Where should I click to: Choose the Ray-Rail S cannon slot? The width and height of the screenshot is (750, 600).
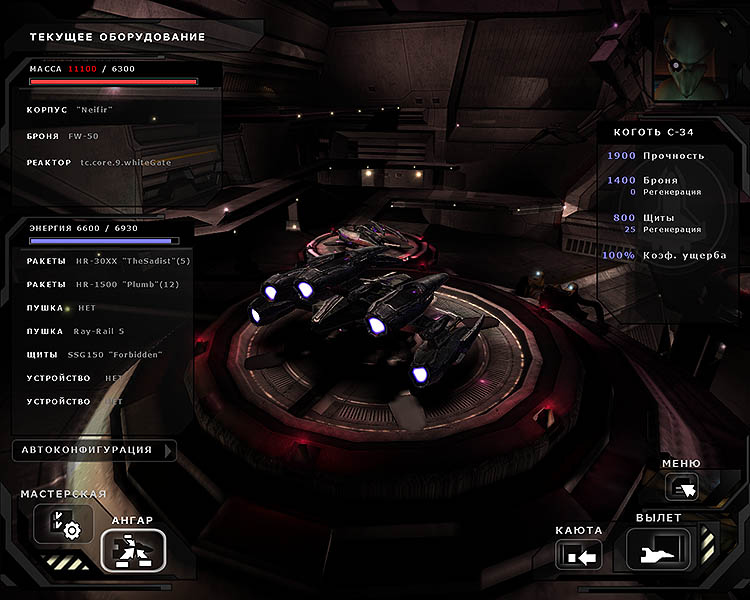tap(100, 331)
